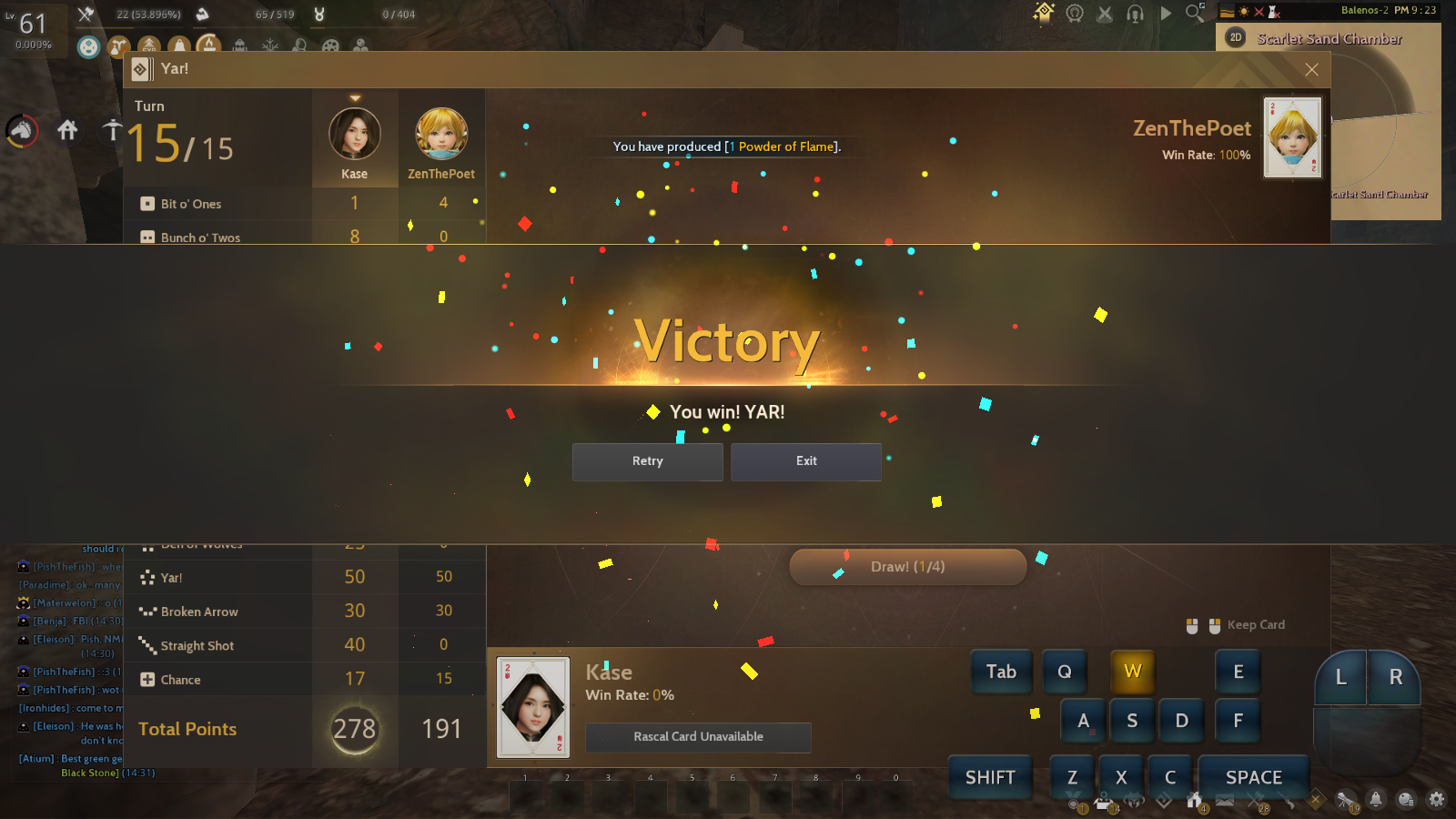
Task: Click Kase's card portrait thumbnail
Action: point(532,705)
